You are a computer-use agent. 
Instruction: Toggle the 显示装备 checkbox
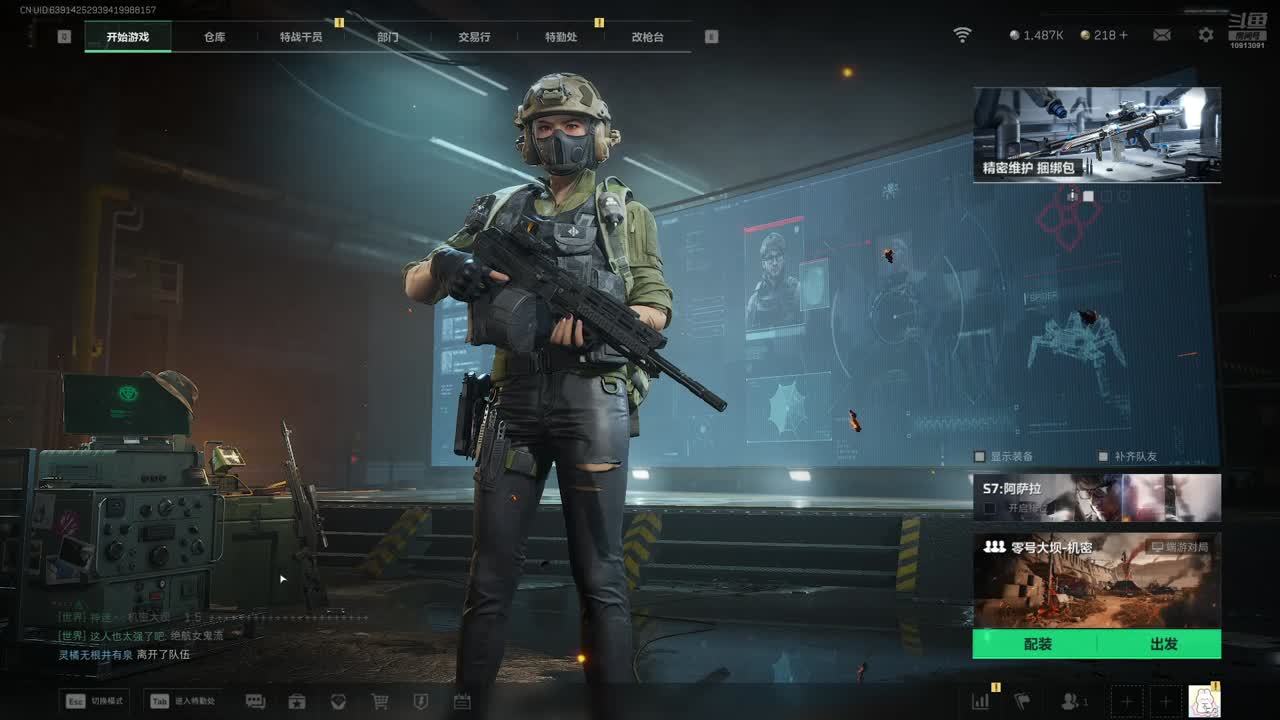980,457
